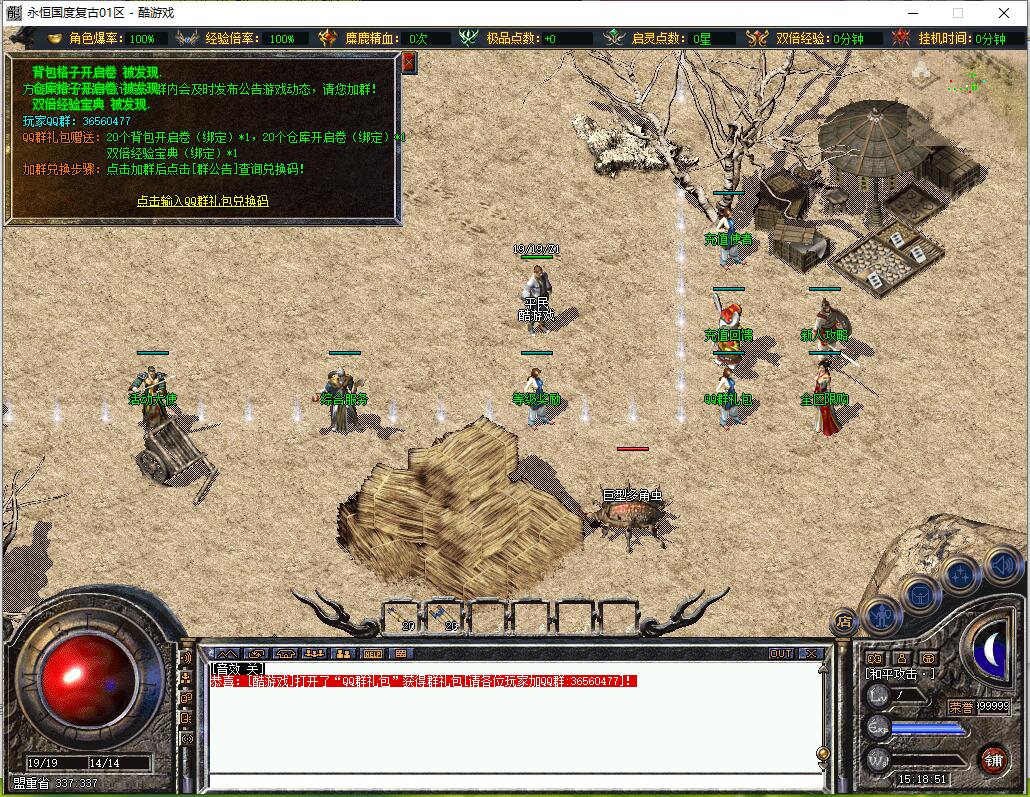Click the QQ群礼包兑换码 input link
Image resolution: width=1030 pixels, height=797 pixels.
(203, 201)
